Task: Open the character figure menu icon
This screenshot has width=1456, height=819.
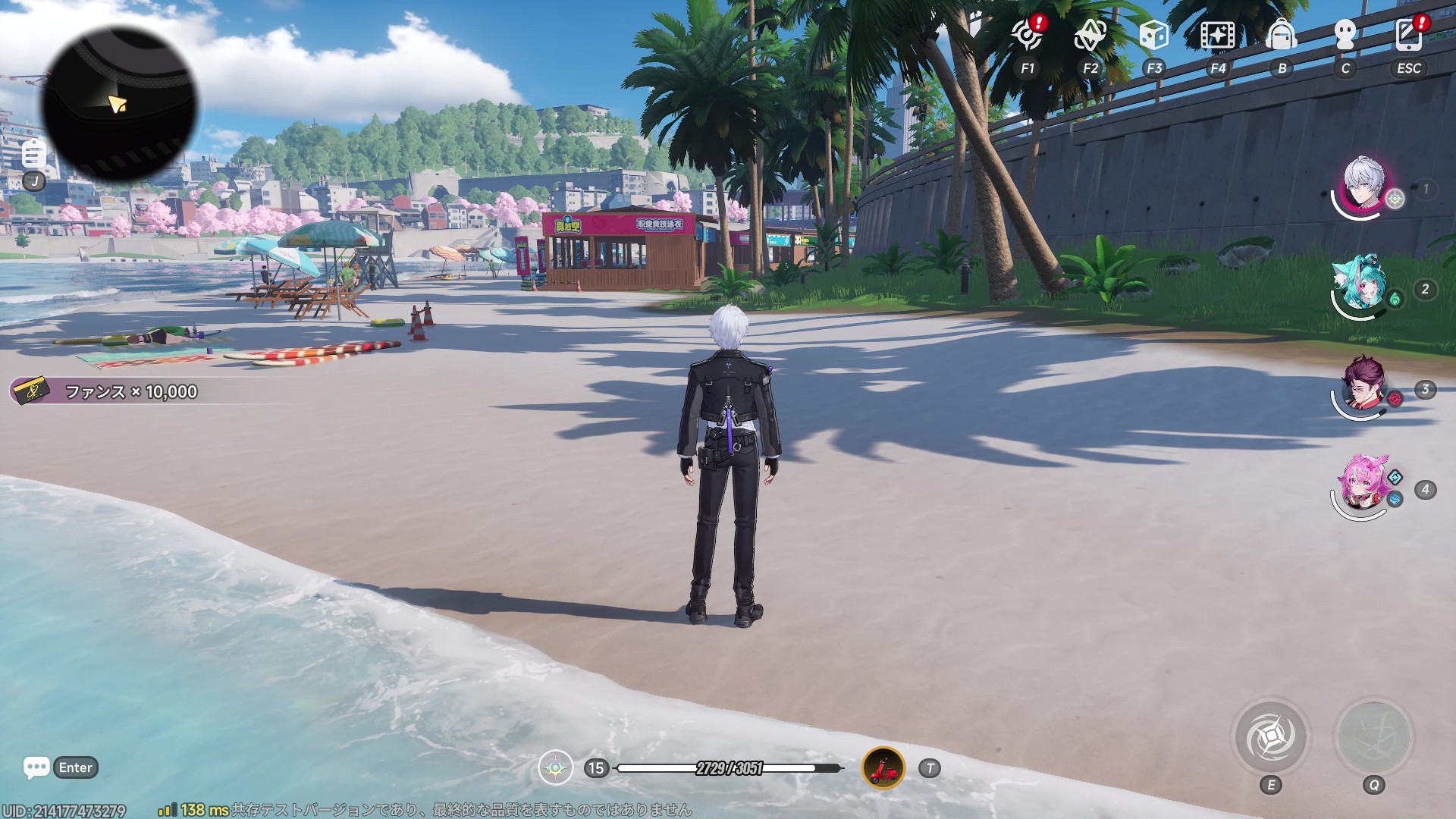Action: [x=1345, y=36]
